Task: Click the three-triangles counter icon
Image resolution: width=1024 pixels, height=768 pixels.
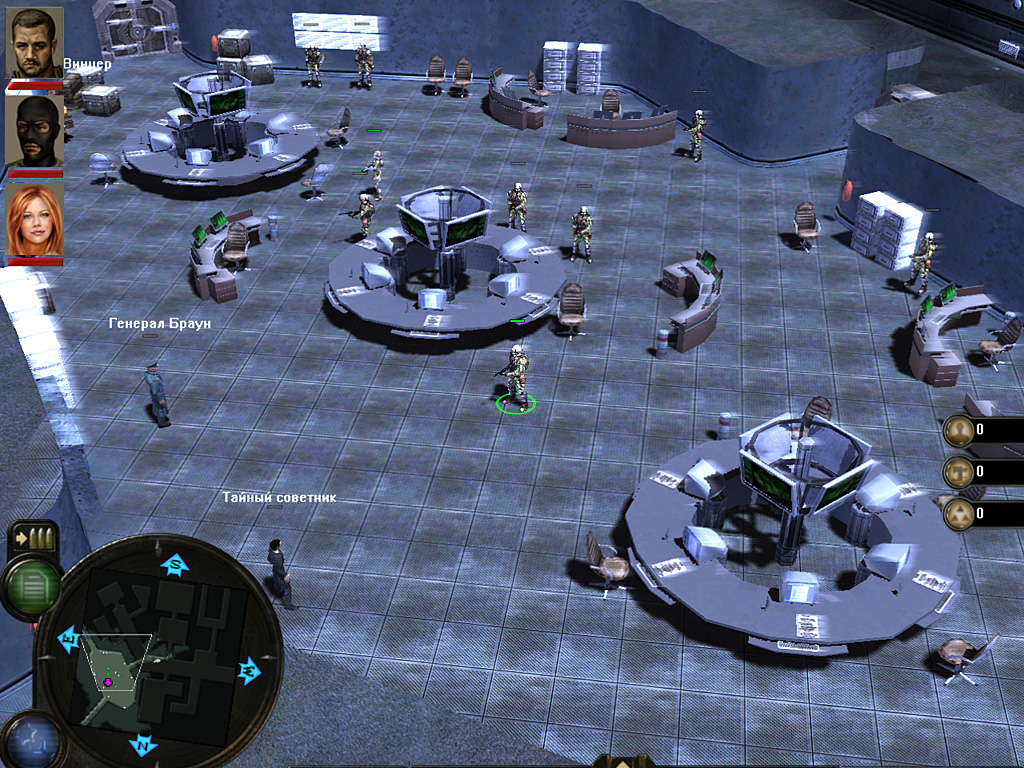Action: pyautogui.click(x=958, y=513)
